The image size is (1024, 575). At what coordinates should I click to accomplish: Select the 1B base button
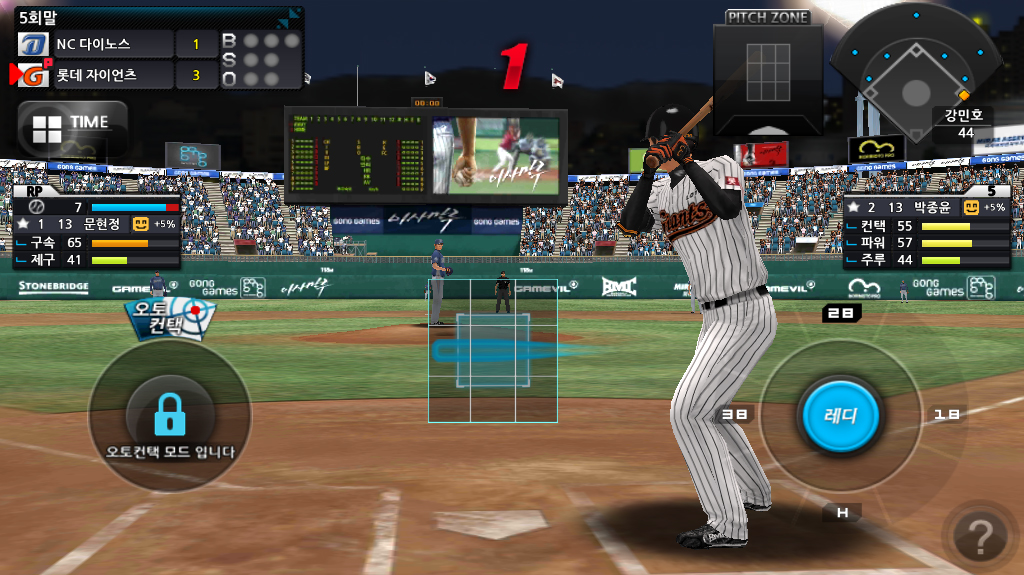946,414
